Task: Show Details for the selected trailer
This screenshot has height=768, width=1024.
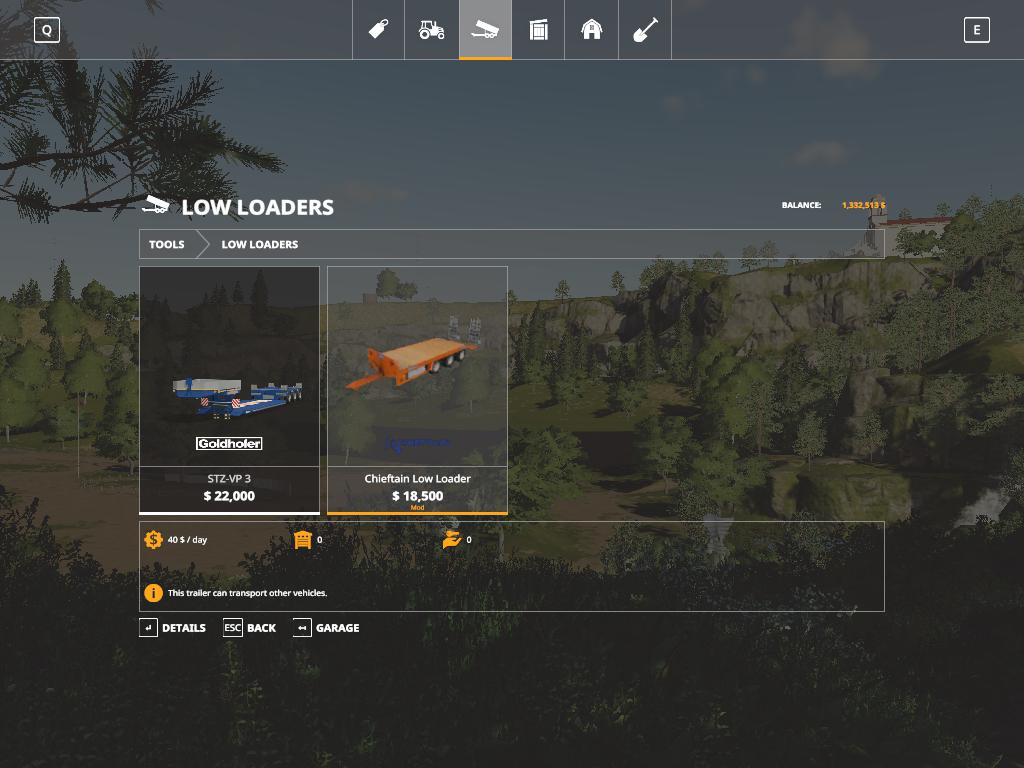Action: click(x=172, y=628)
